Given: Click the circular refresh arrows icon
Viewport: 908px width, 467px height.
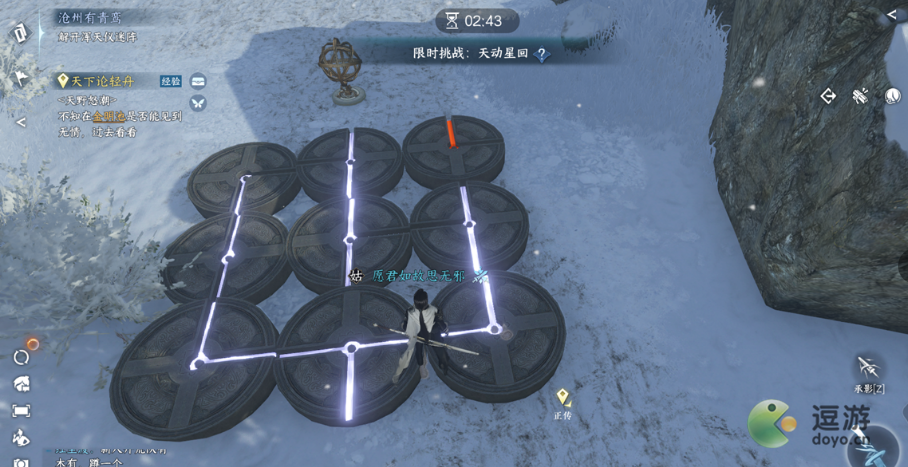Looking at the screenshot, I should click(x=21, y=357).
